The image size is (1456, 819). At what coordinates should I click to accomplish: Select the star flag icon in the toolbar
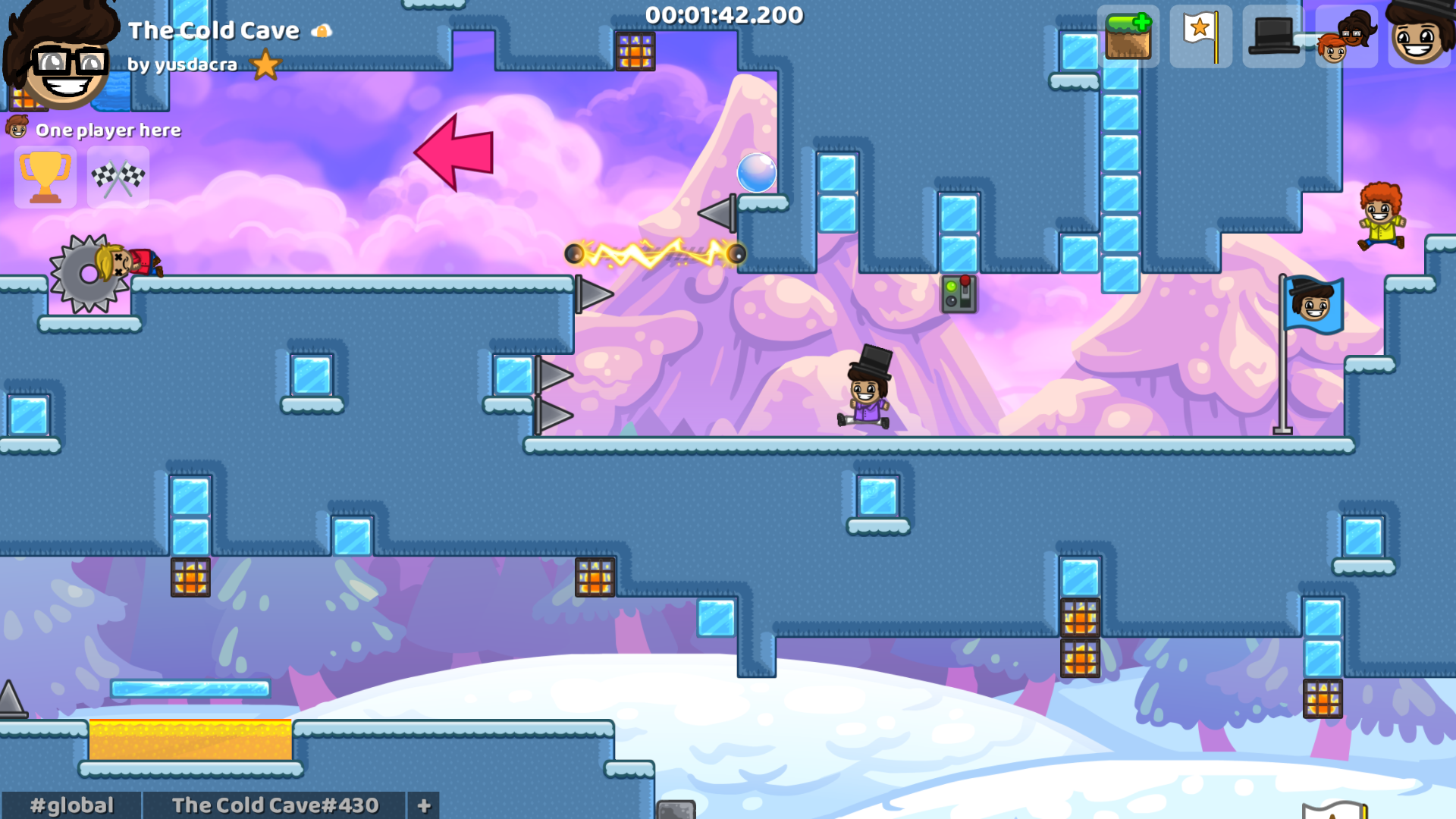[1200, 36]
